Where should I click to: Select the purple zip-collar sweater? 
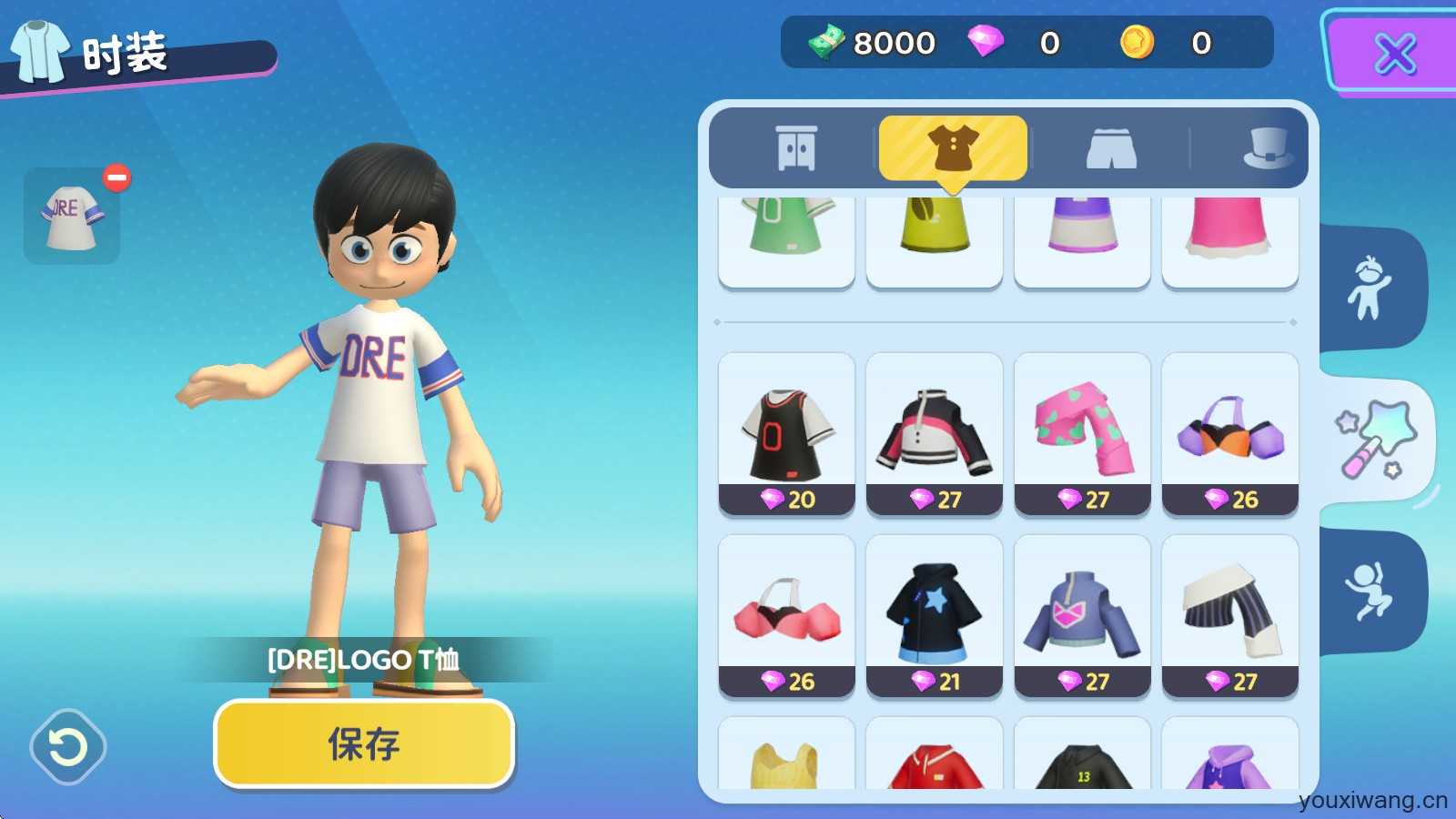click(x=1082, y=616)
